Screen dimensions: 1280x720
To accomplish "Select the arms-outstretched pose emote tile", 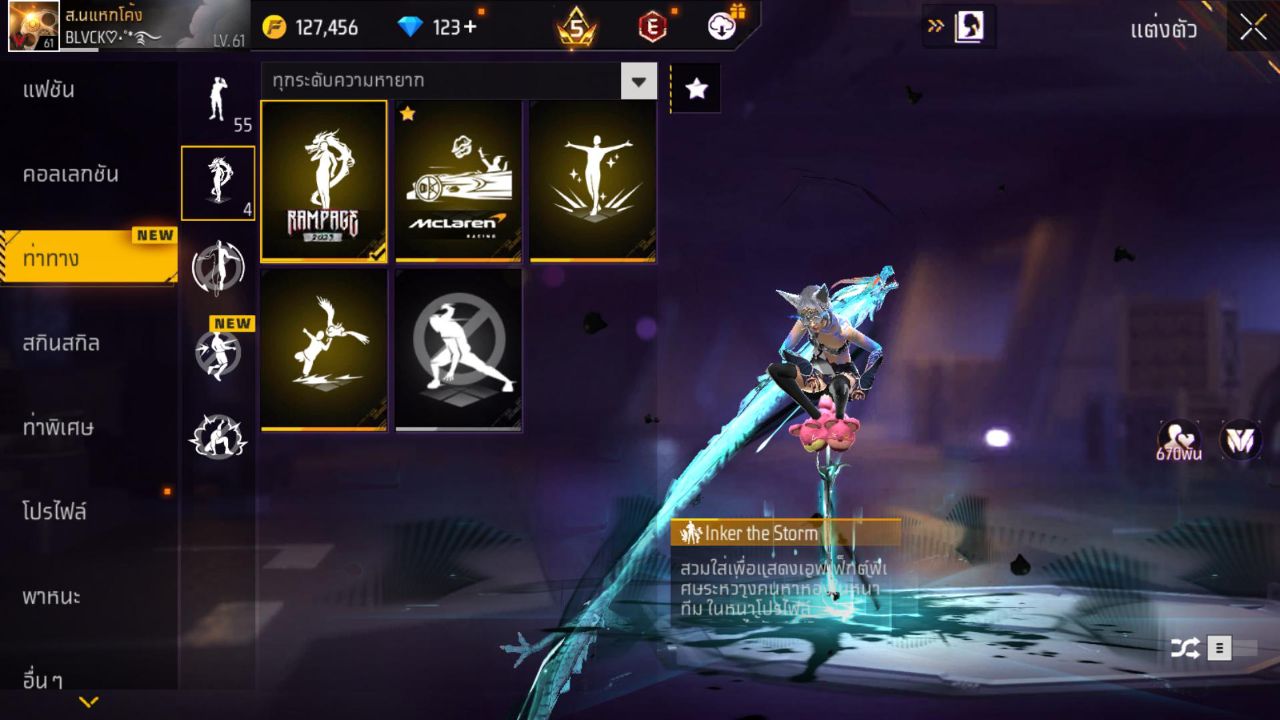I will coord(593,181).
